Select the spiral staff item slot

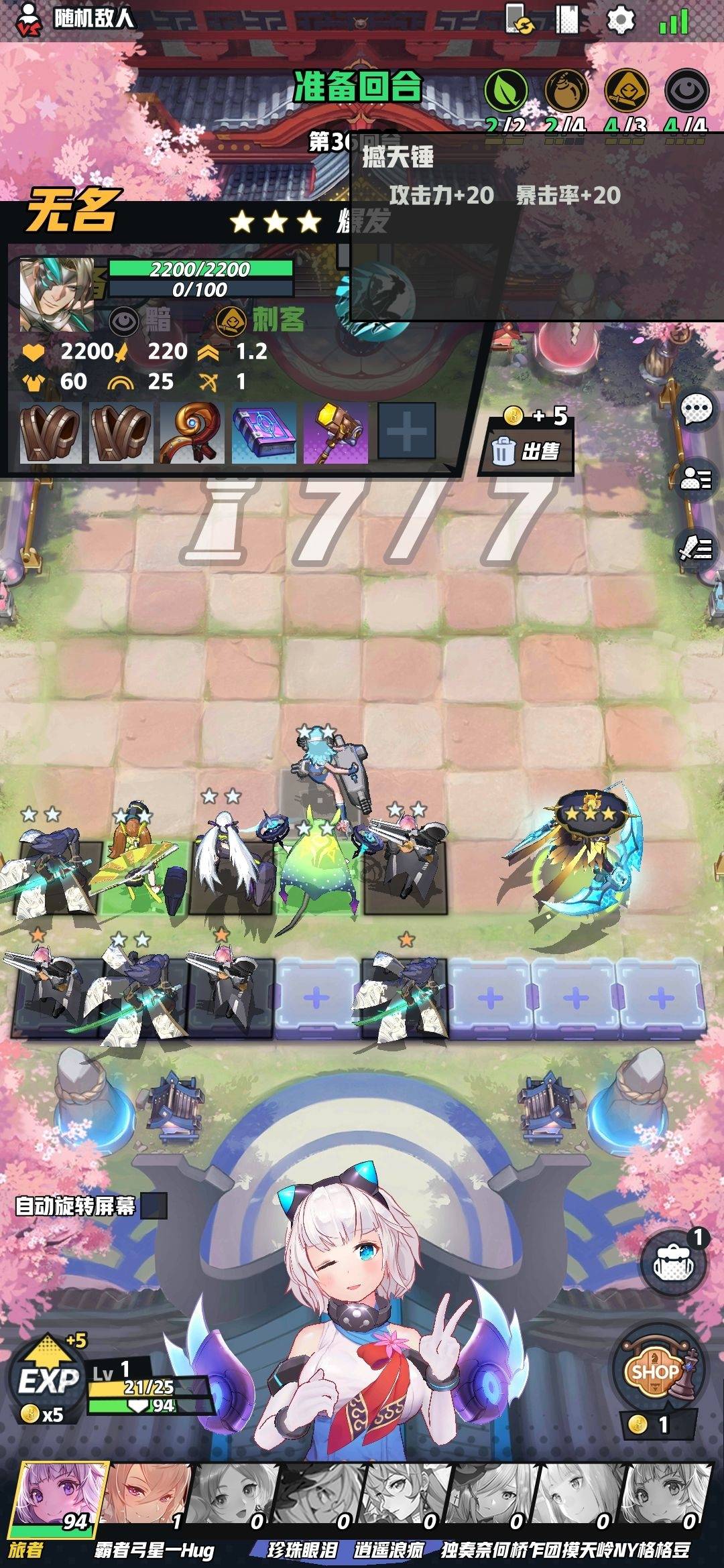pos(192,433)
